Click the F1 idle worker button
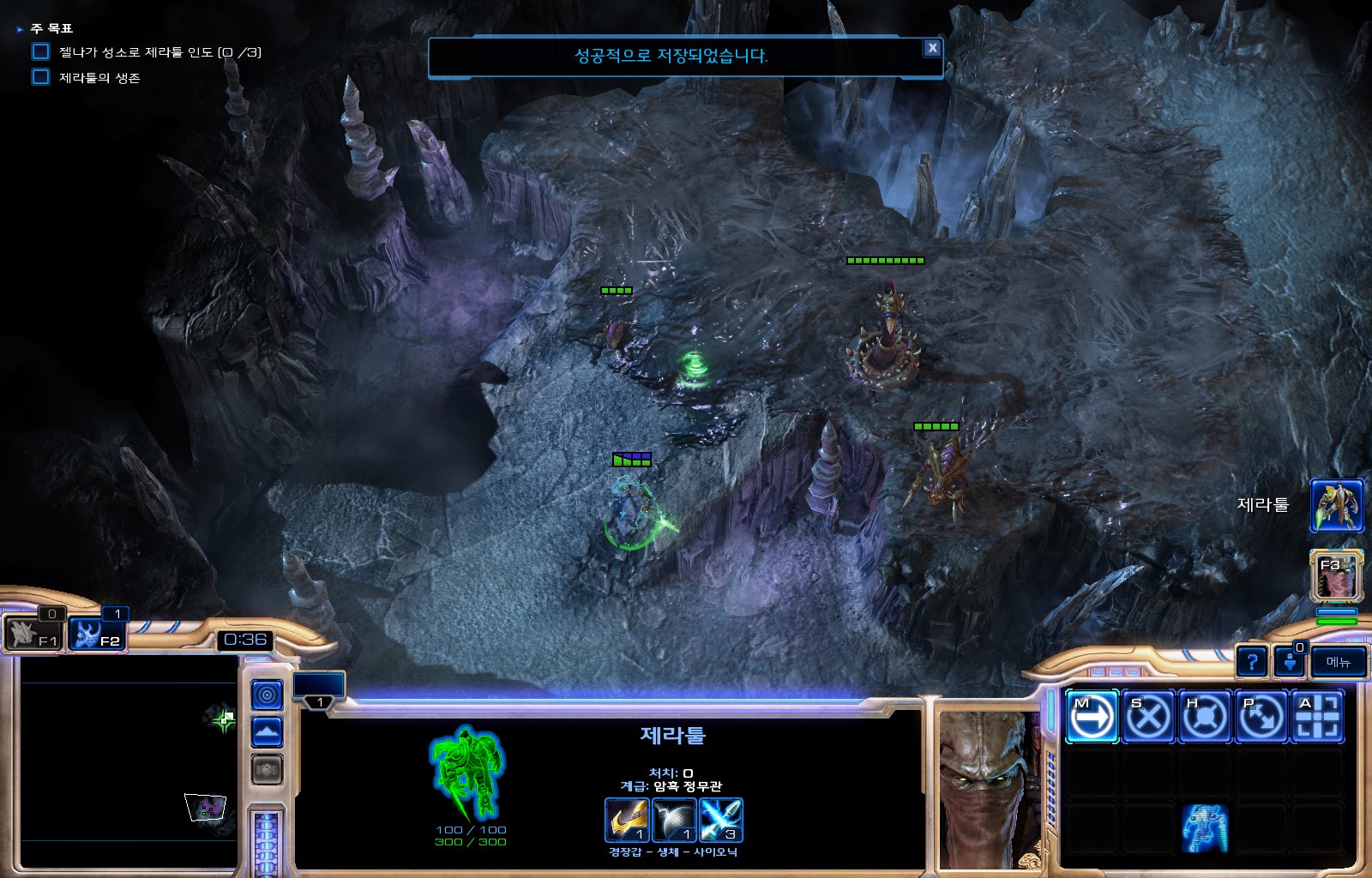Screen dimensions: 1372x878 [x=33, y=634]
